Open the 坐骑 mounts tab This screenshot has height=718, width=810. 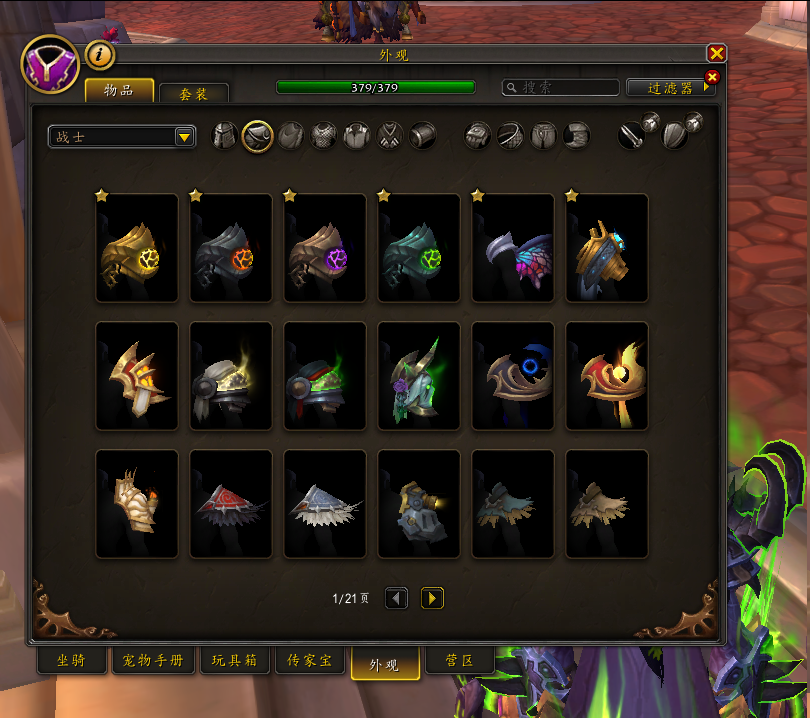(x=71, y=662)
